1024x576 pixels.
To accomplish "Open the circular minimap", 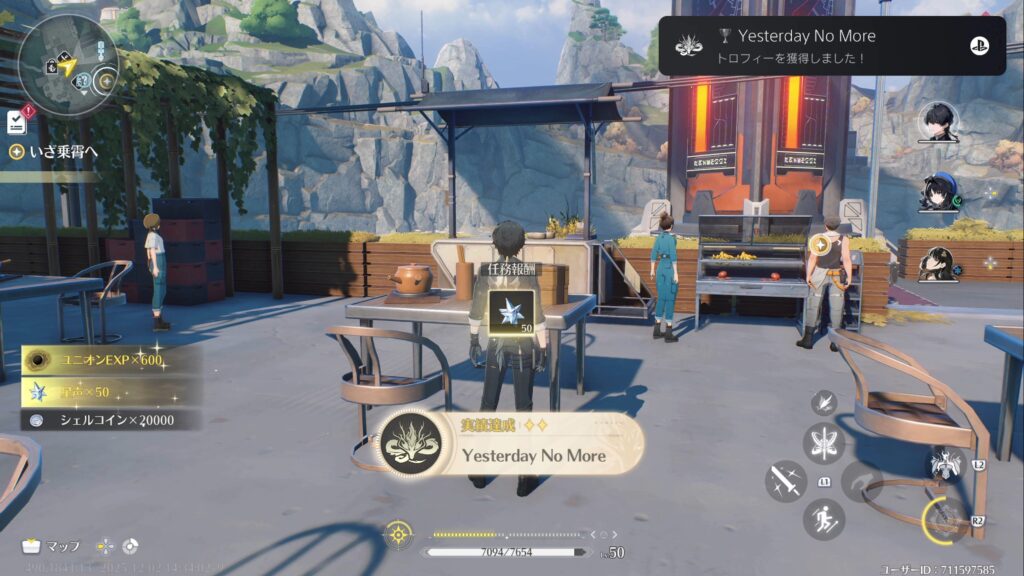I will [x=67, y=65].
